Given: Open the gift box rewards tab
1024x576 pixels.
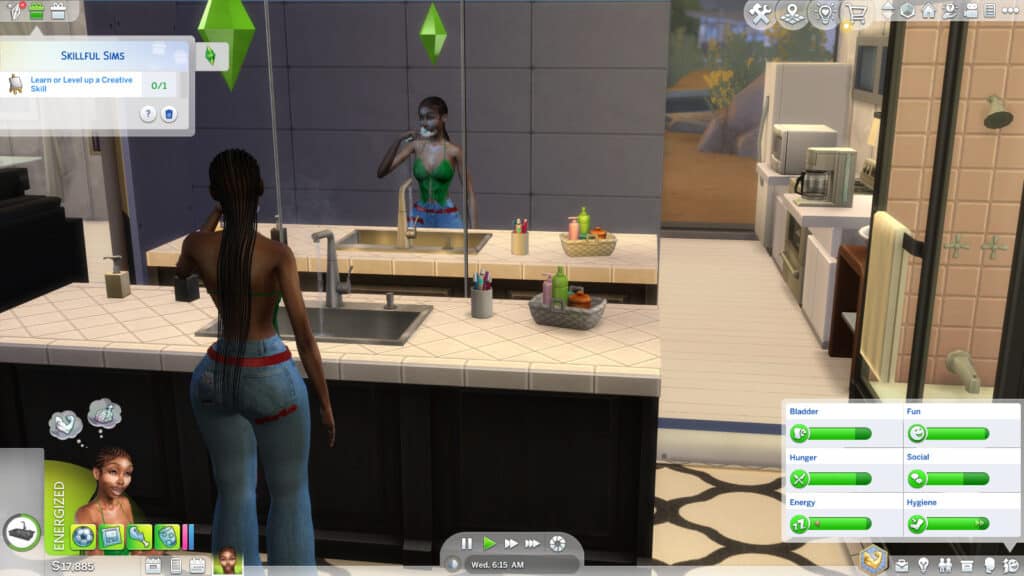Looking at the screenshot, I should click(x=57, y=11).
